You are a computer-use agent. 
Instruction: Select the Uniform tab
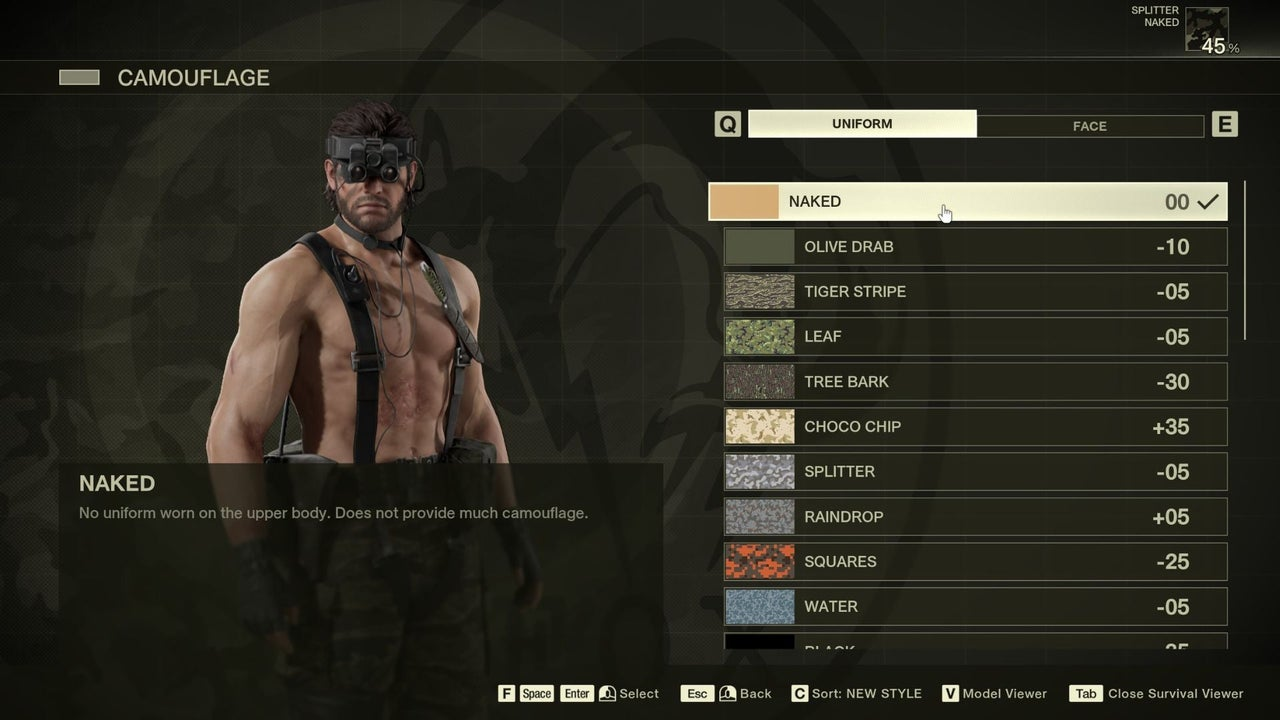tap(862, 124)
